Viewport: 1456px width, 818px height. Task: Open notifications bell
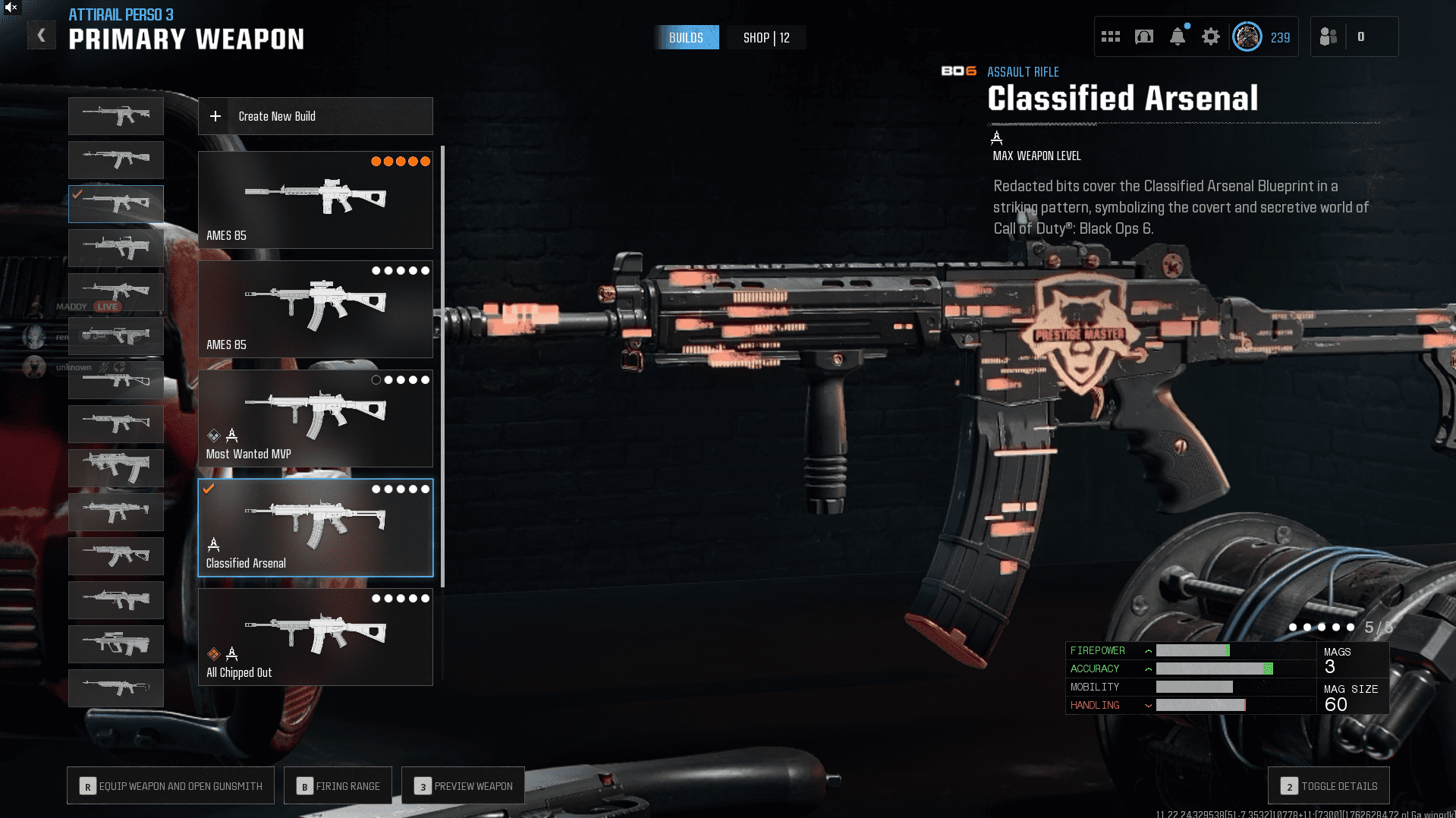pyautogui.click(x=1178, y=36)
